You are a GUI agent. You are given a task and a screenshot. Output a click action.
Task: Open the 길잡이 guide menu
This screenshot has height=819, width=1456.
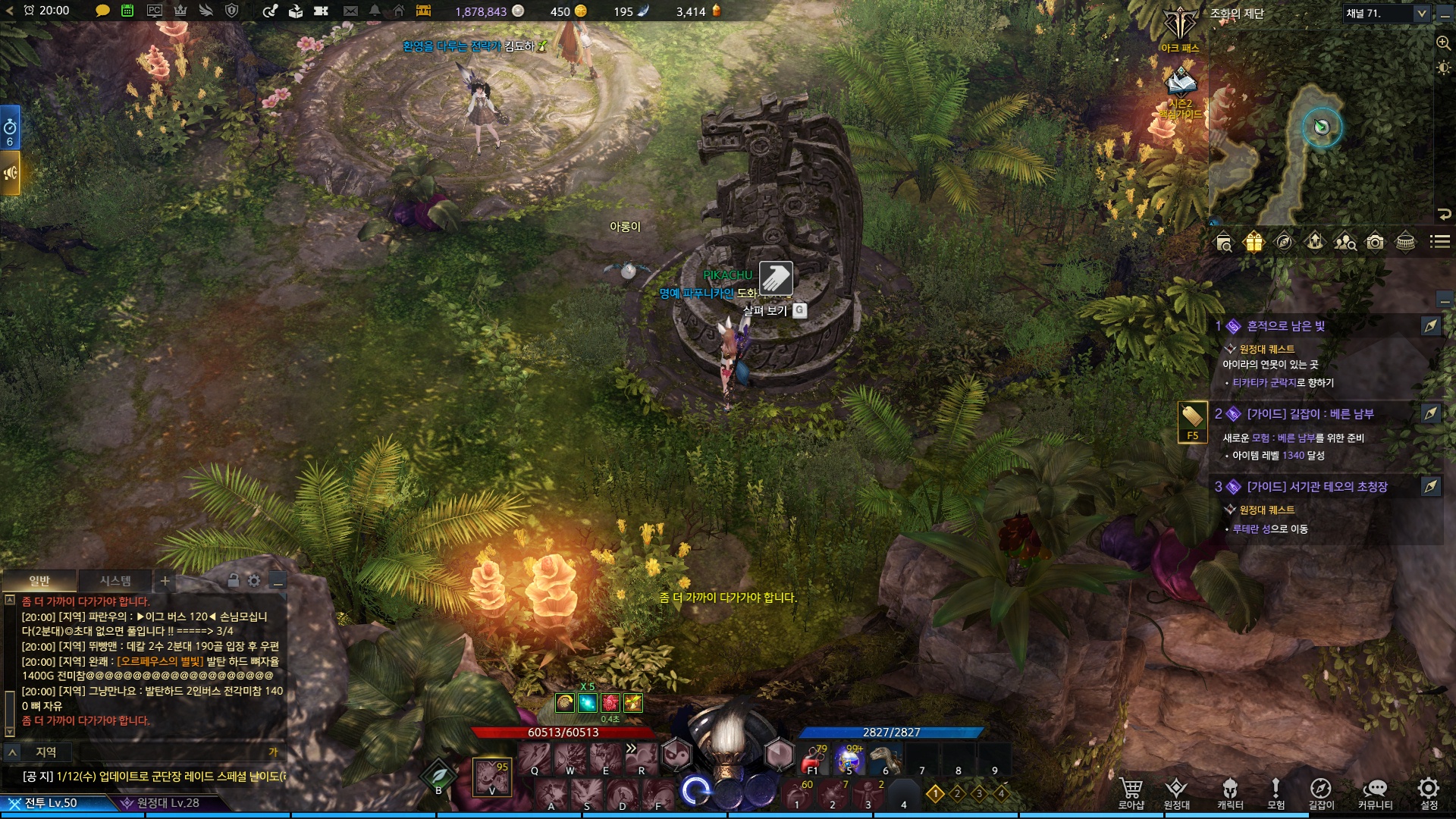tap(1321, 792)
